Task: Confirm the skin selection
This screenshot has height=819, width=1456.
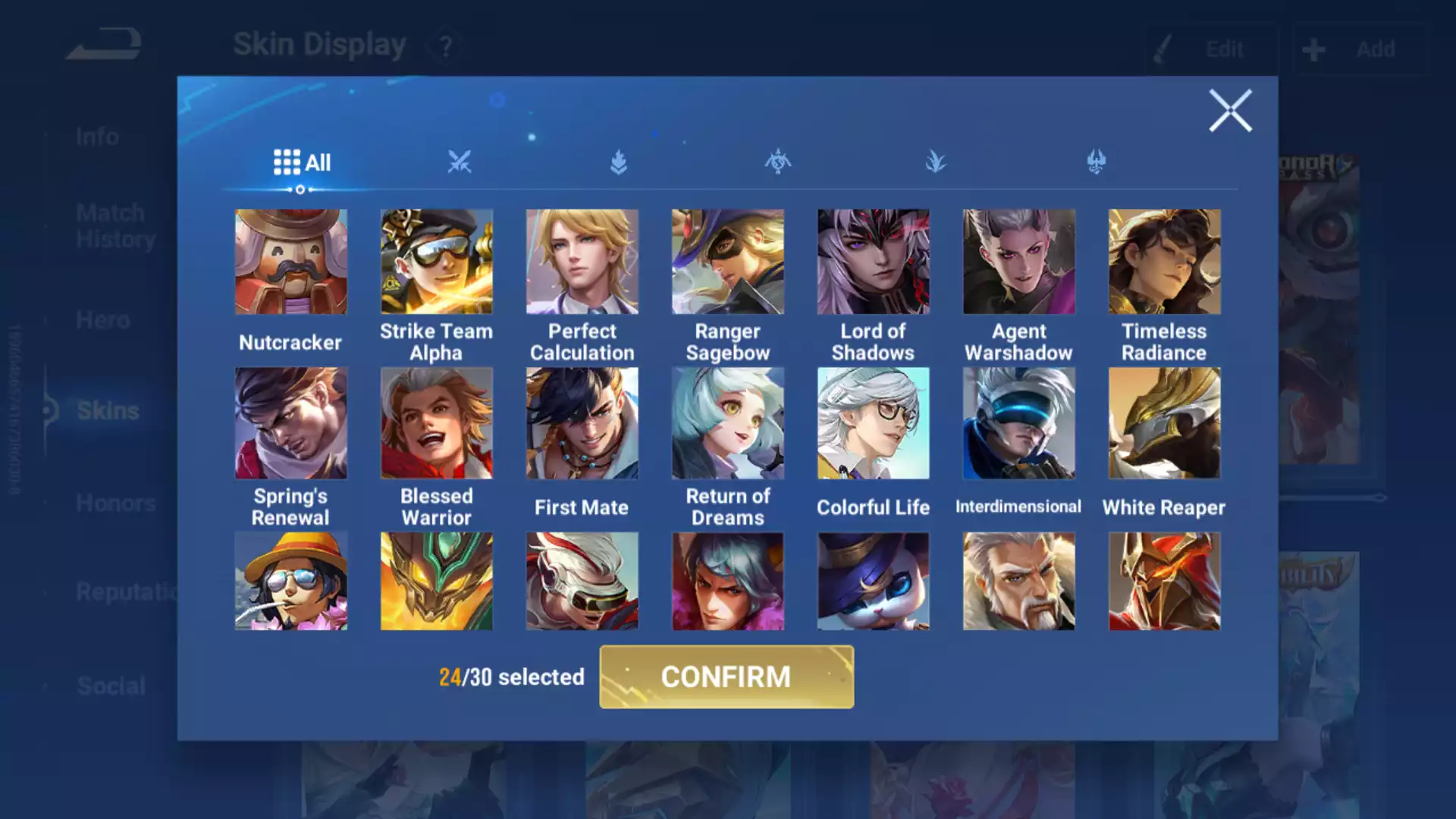Action: point(726,676)
